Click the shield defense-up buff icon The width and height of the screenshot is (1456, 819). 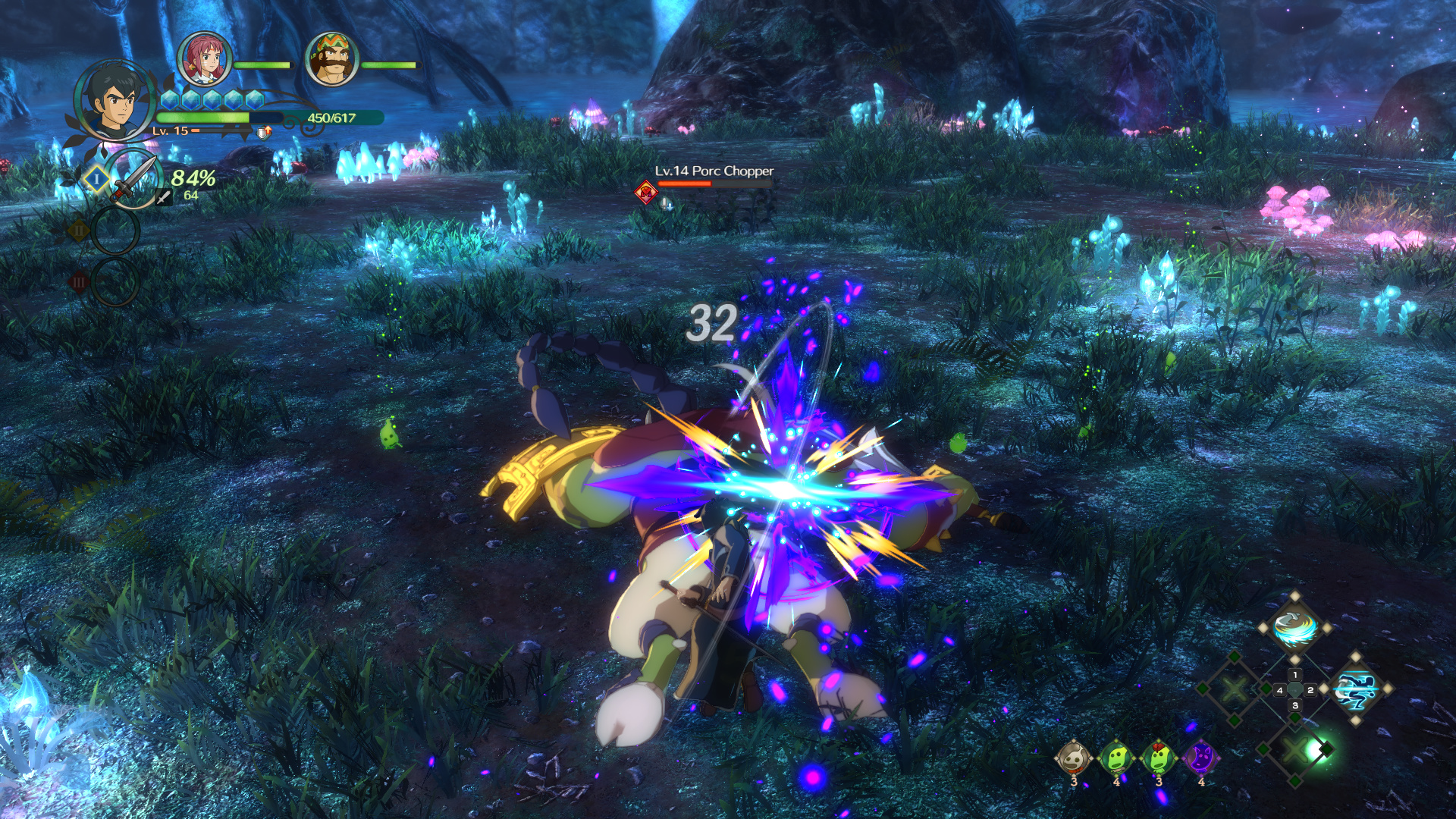point(263,133)
